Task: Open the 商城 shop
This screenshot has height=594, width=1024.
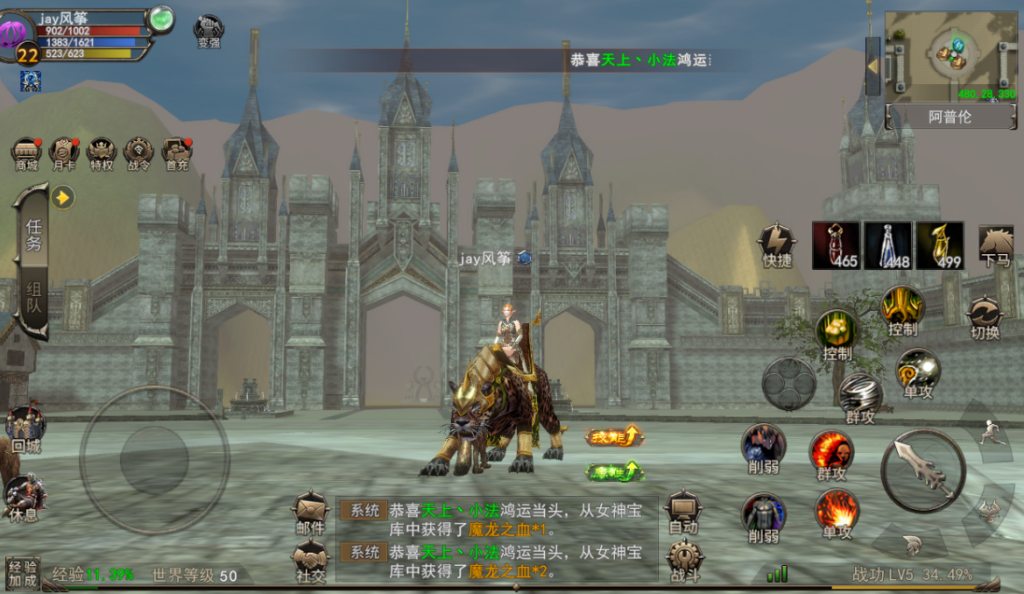Action: [x=26, y=153]
